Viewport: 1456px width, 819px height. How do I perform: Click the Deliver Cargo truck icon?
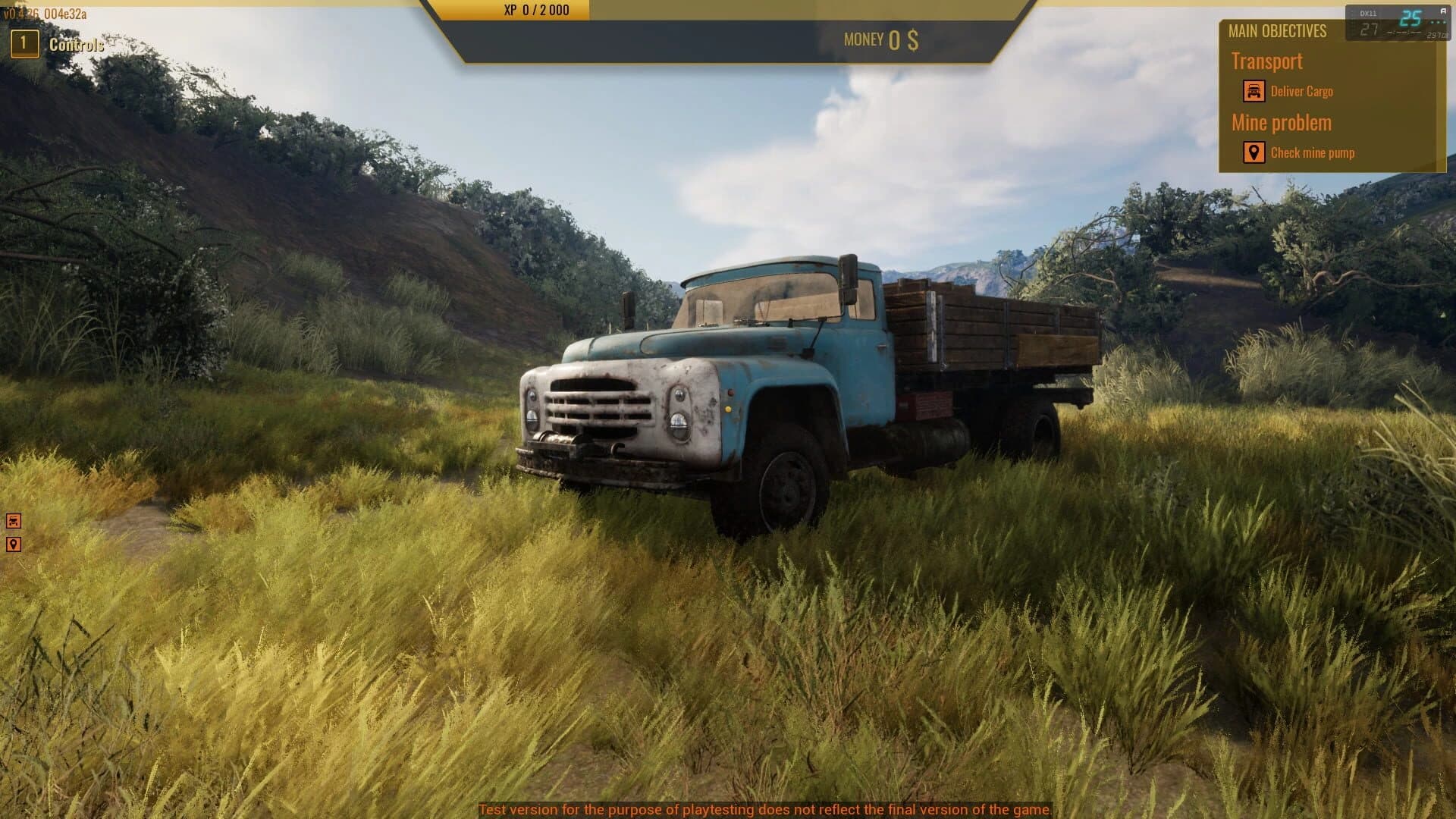point(1254,91)
